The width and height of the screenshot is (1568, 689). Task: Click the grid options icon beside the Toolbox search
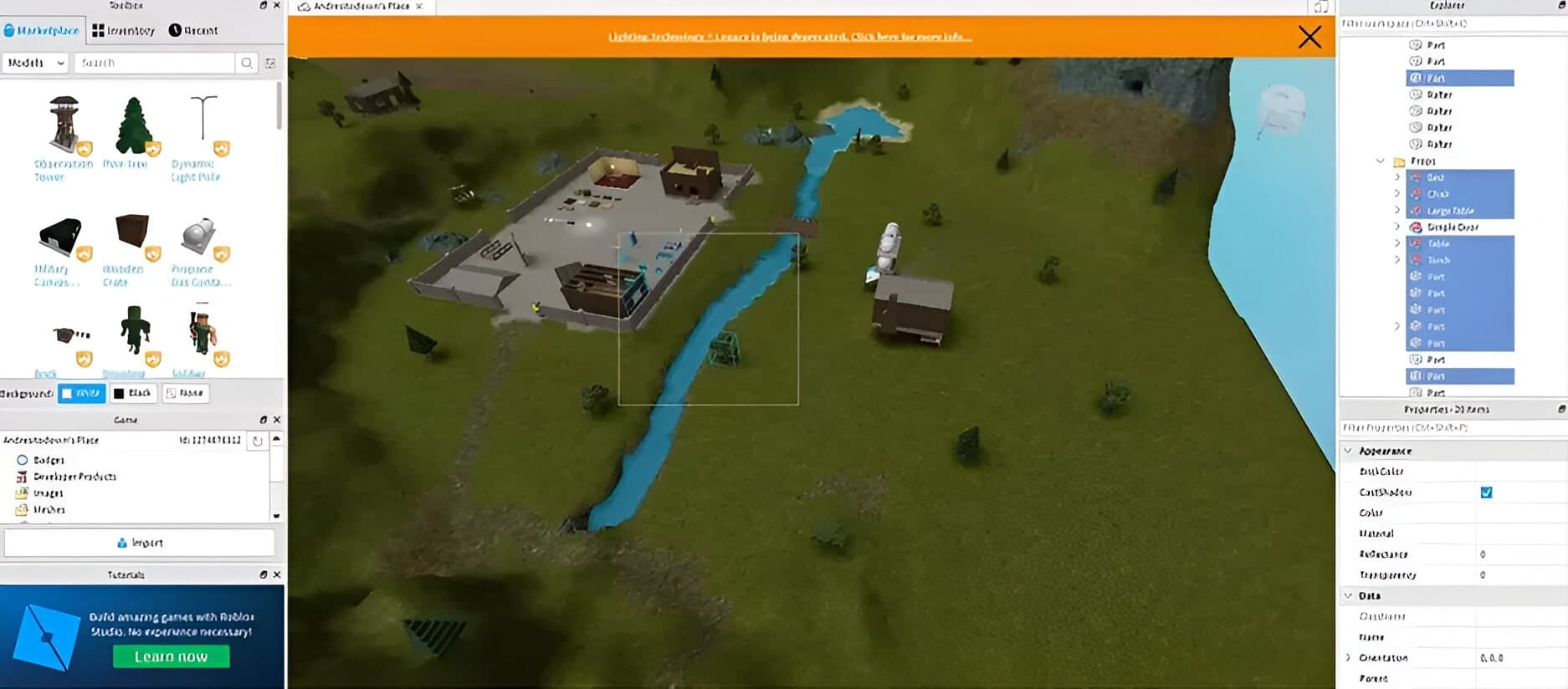click(269, 62)
